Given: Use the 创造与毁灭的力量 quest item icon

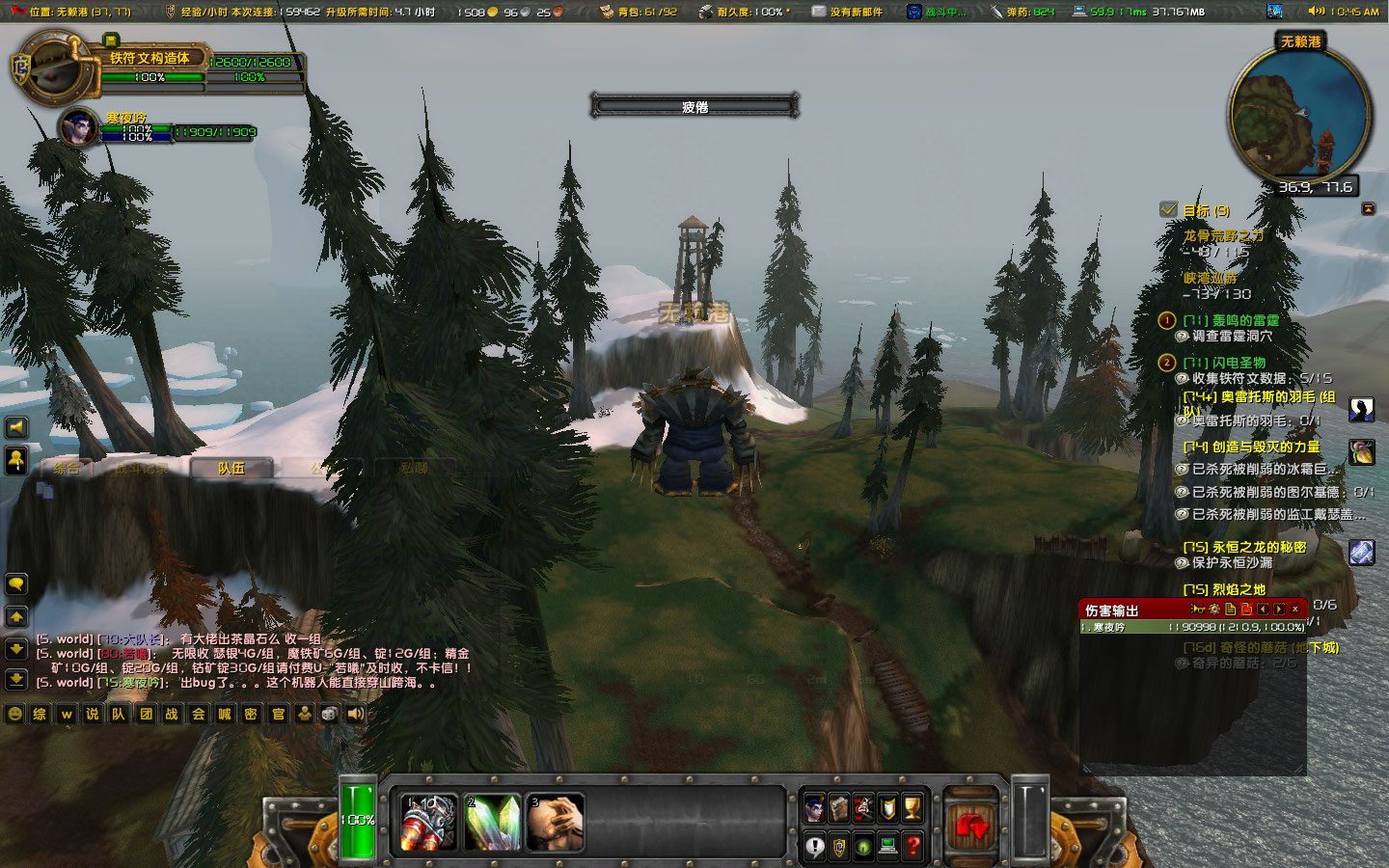Looking at the screenshot, I should [x=1362, y=451].
